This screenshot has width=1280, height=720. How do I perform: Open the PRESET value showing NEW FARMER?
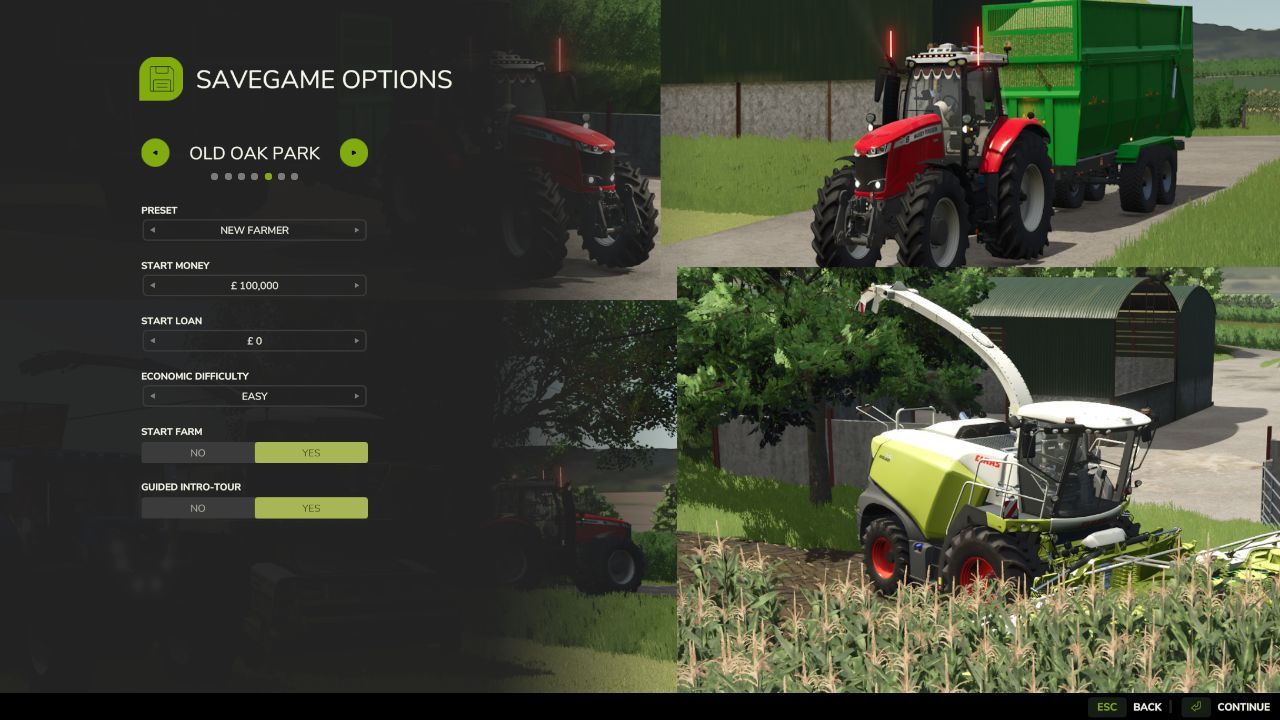255,230
